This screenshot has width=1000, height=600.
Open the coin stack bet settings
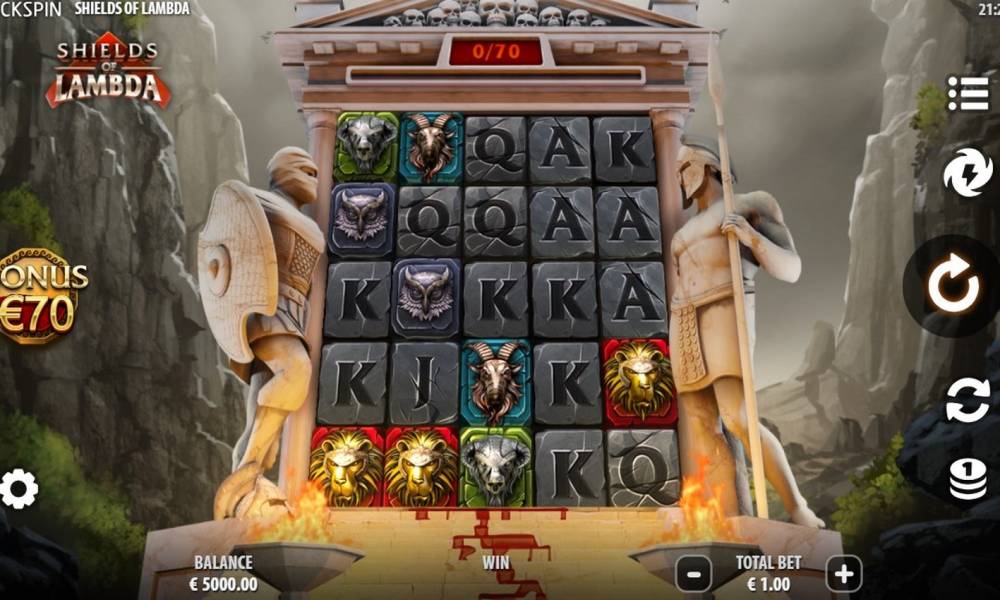(x=967, y=481)
